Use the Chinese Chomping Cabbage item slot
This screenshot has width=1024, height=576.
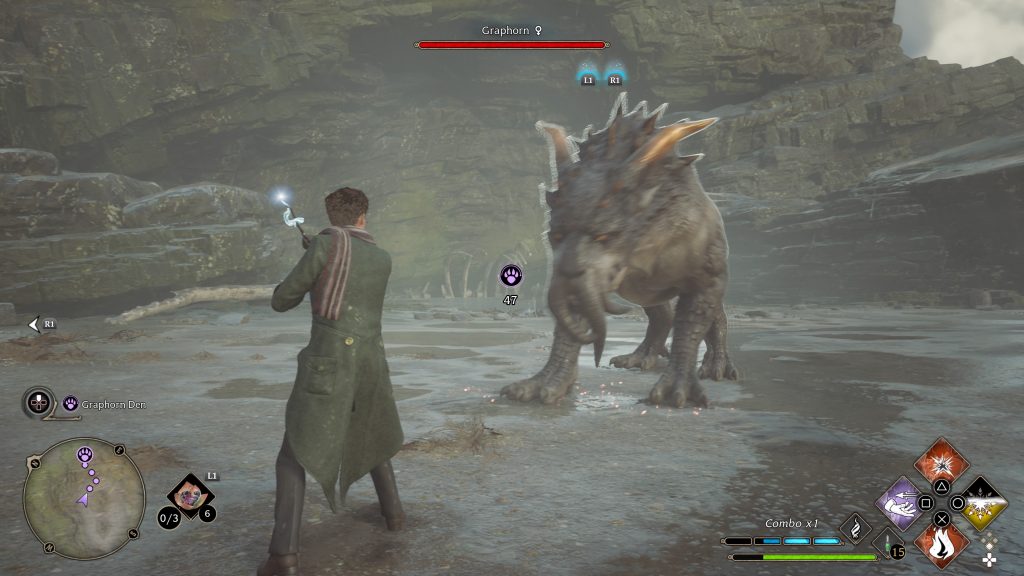(185, 493)
